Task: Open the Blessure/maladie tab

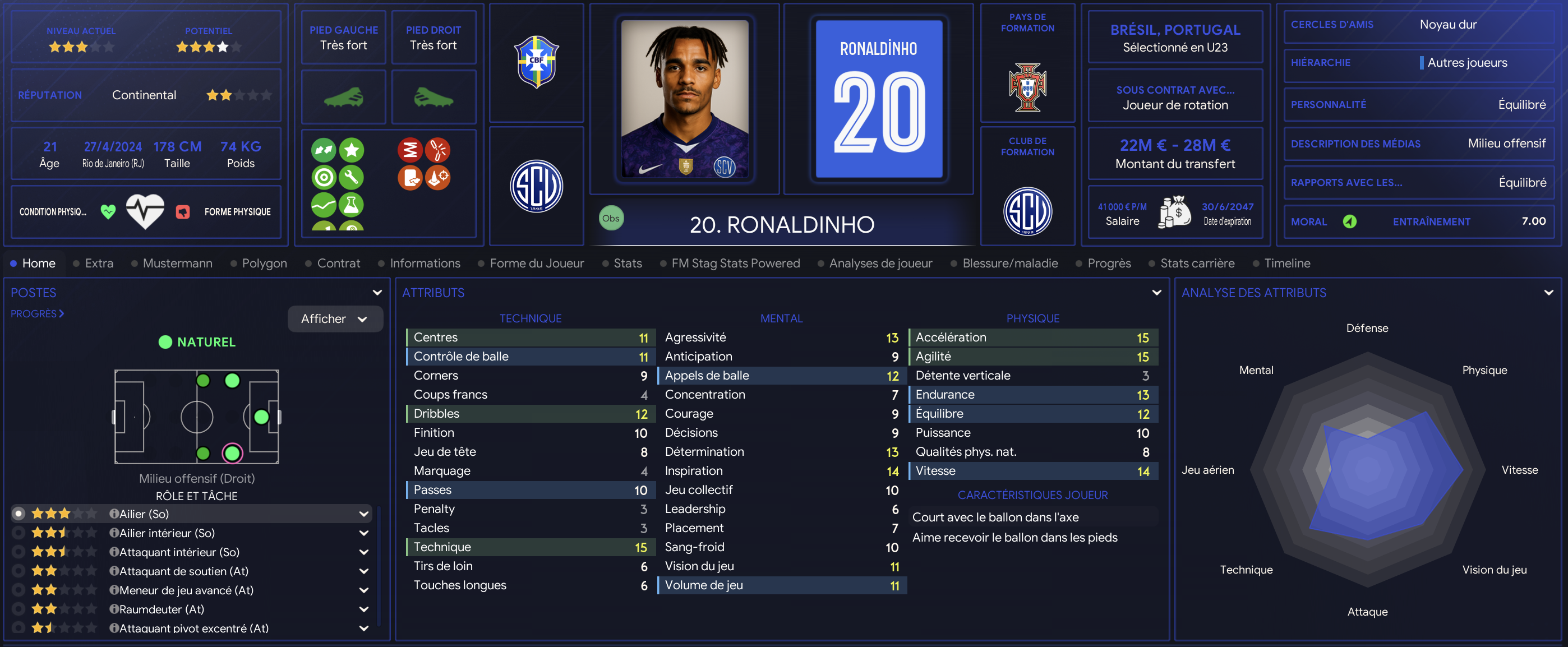Action: (x=1010, y=263)
